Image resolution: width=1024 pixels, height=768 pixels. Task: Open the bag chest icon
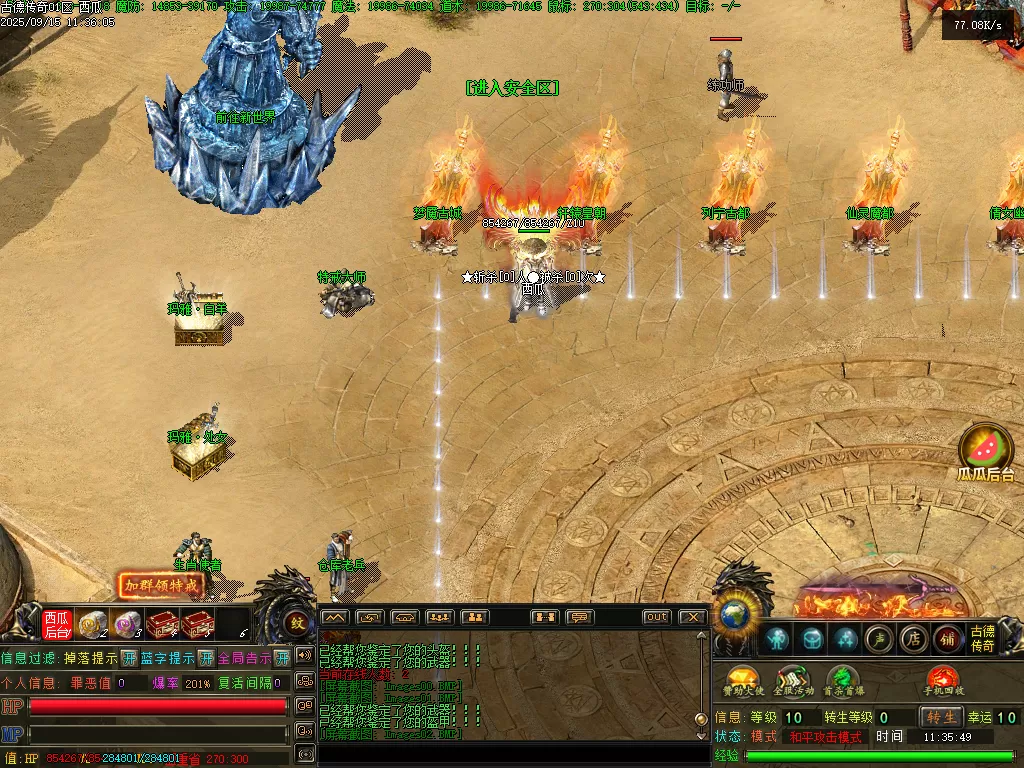(812, 638)
